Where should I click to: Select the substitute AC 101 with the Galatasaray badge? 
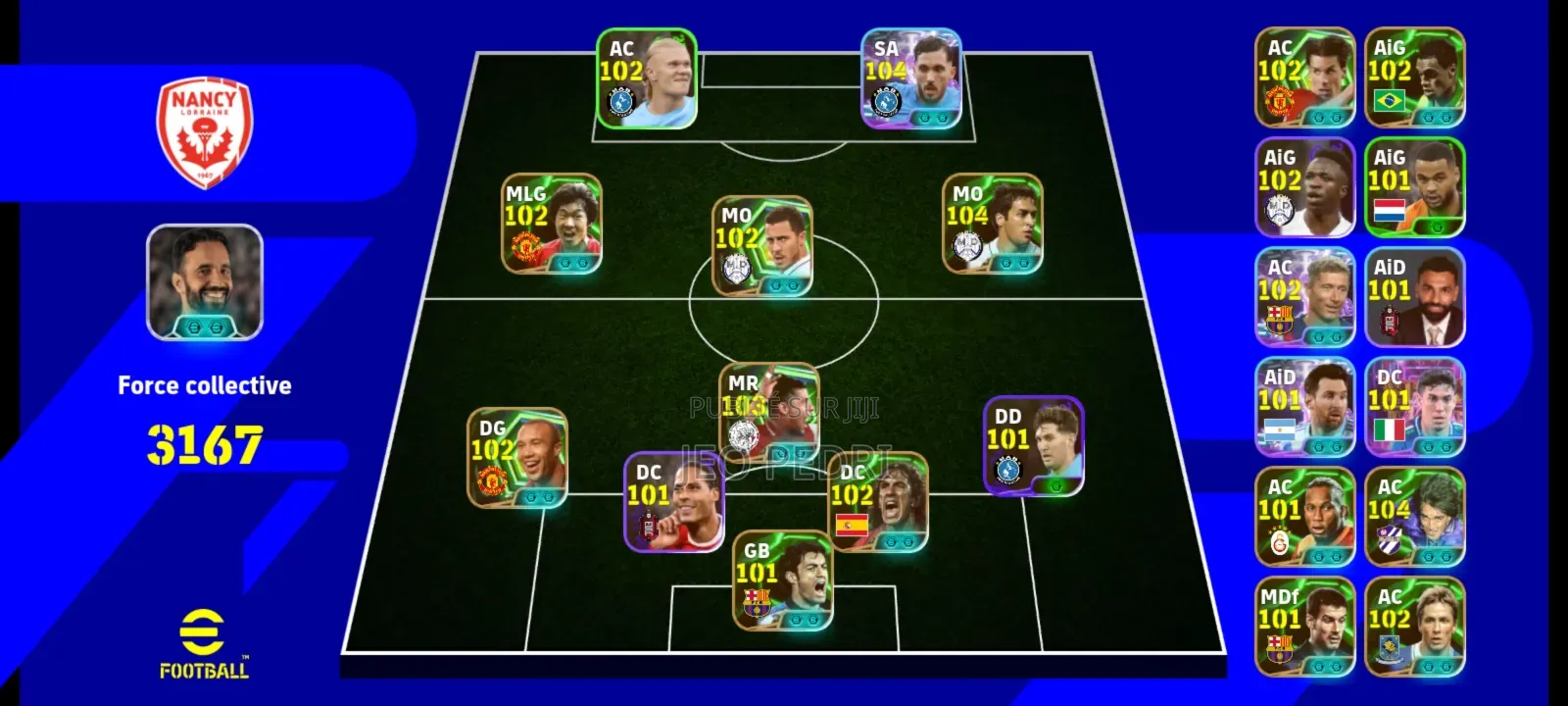pos(1304,517)
